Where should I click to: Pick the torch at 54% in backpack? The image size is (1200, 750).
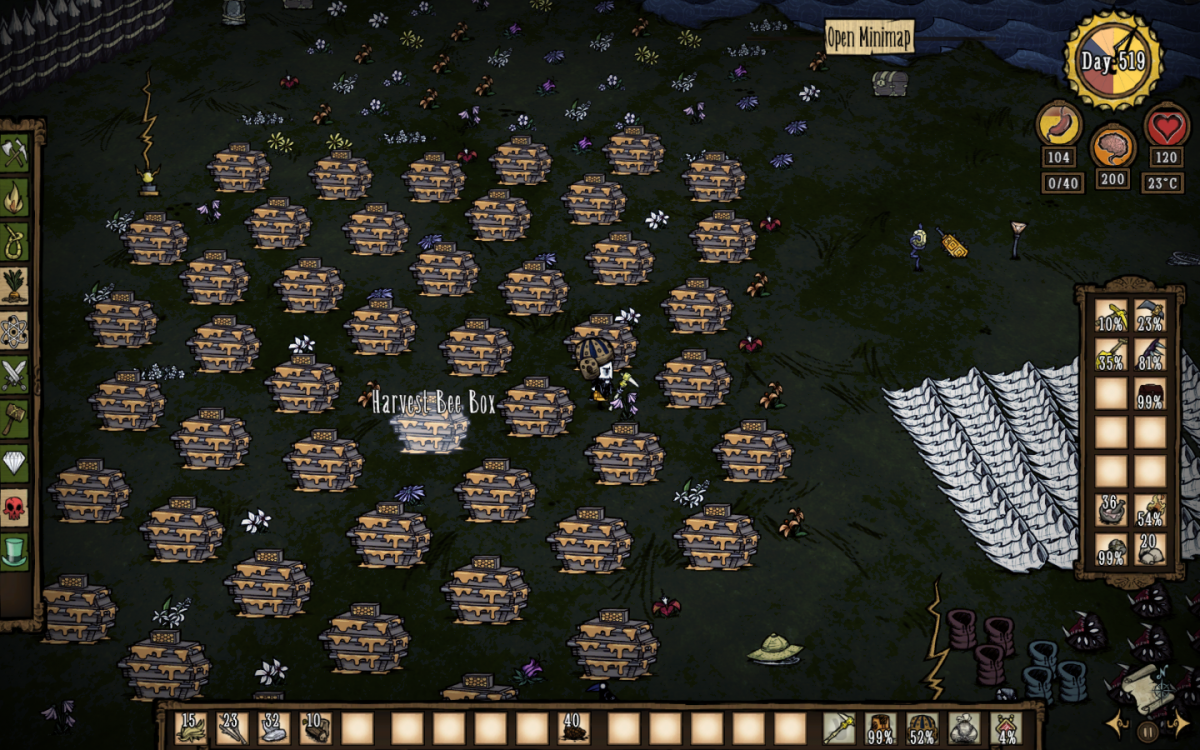pos(1151,510)
